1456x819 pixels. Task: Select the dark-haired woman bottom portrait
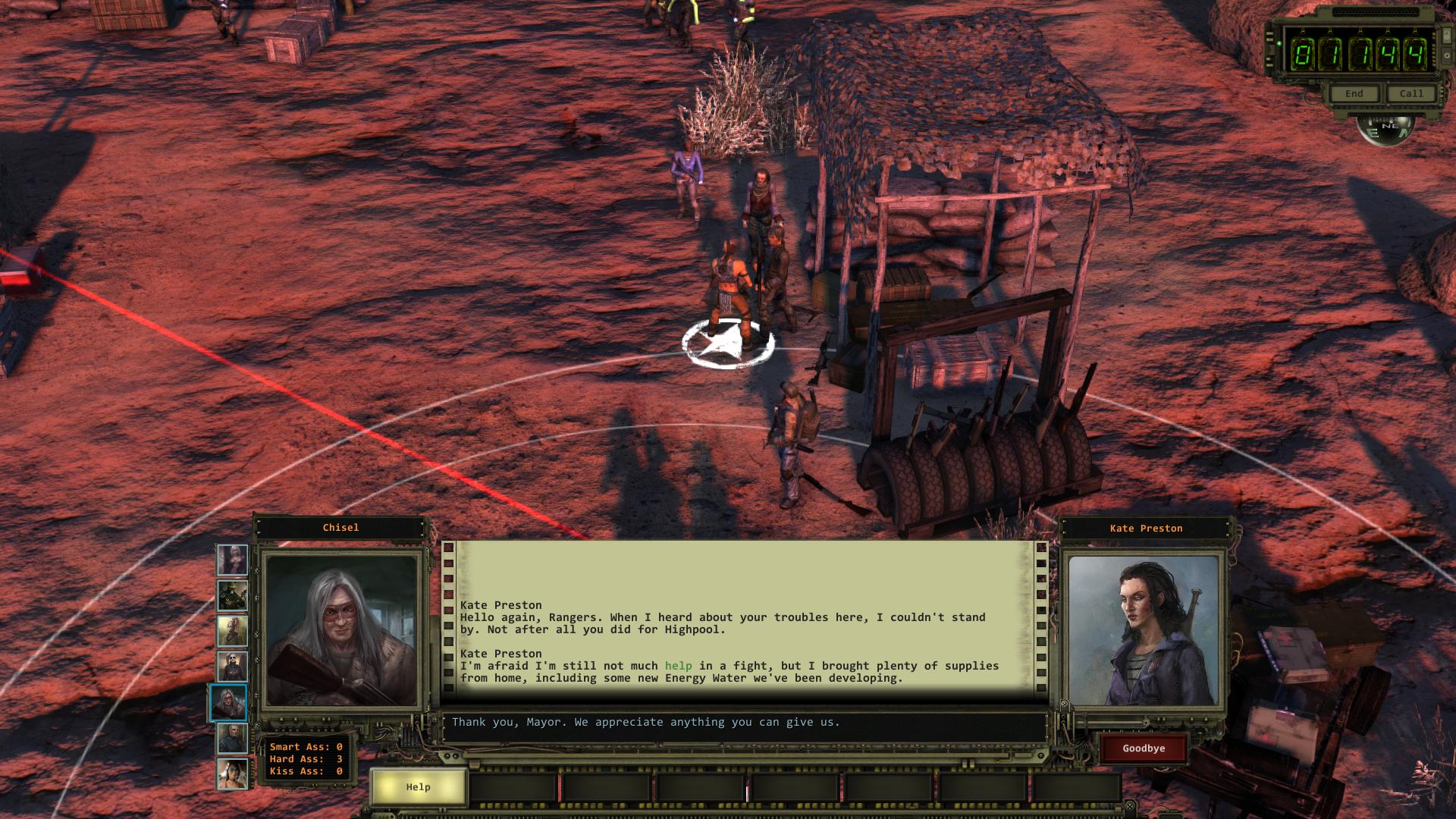232,774
